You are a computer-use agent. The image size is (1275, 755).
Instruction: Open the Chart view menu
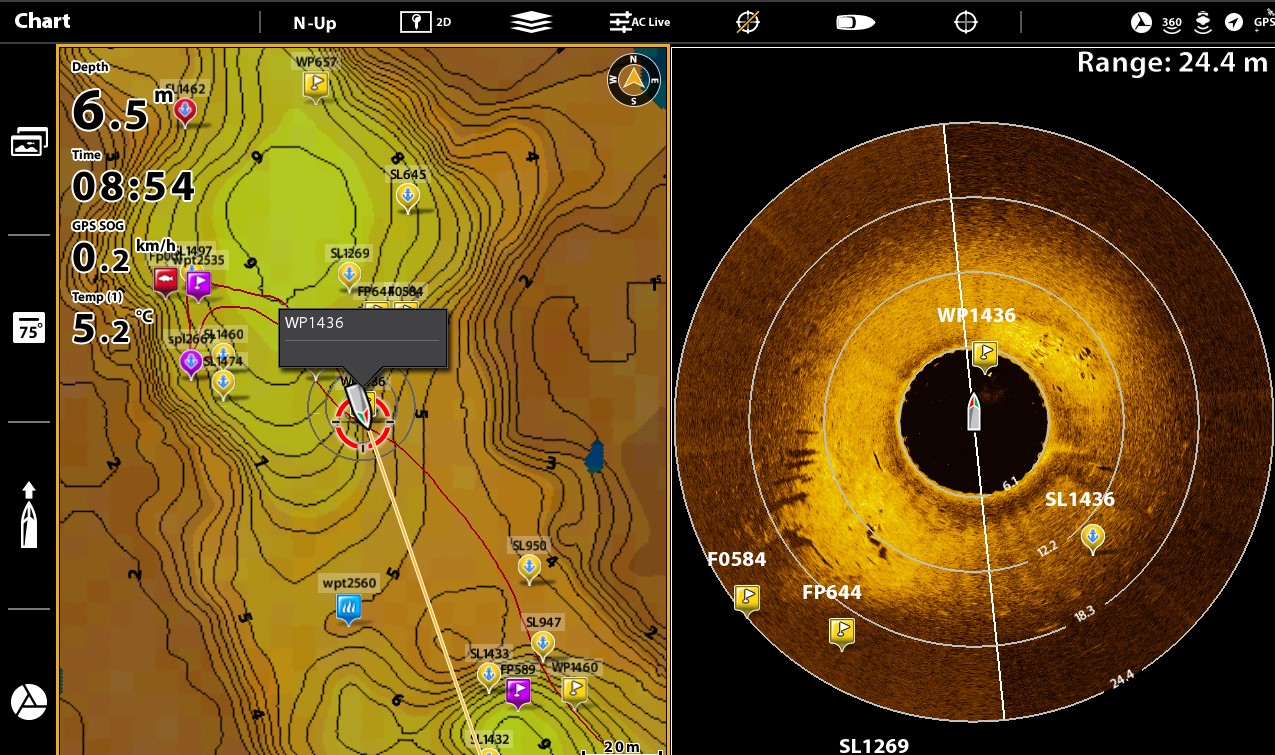click(x=42, y=21)
